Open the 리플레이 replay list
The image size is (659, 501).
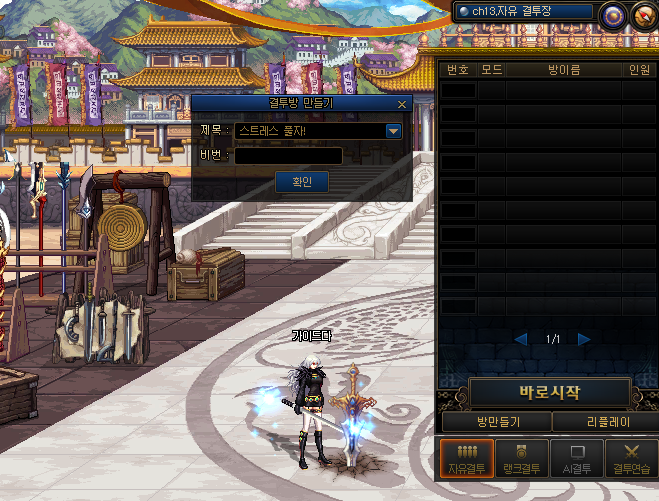pyautogui.click(x=605, y=422)
